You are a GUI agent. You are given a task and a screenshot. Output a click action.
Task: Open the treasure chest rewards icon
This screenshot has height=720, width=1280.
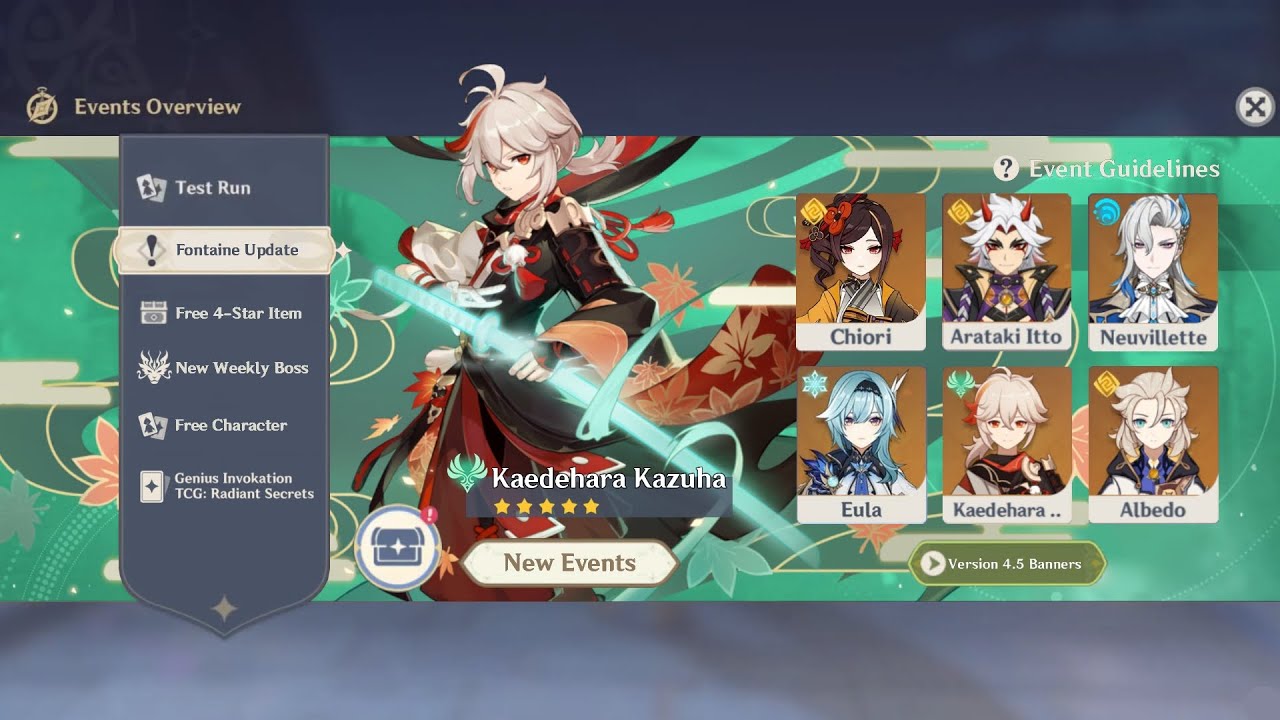[x=398, y=548]
